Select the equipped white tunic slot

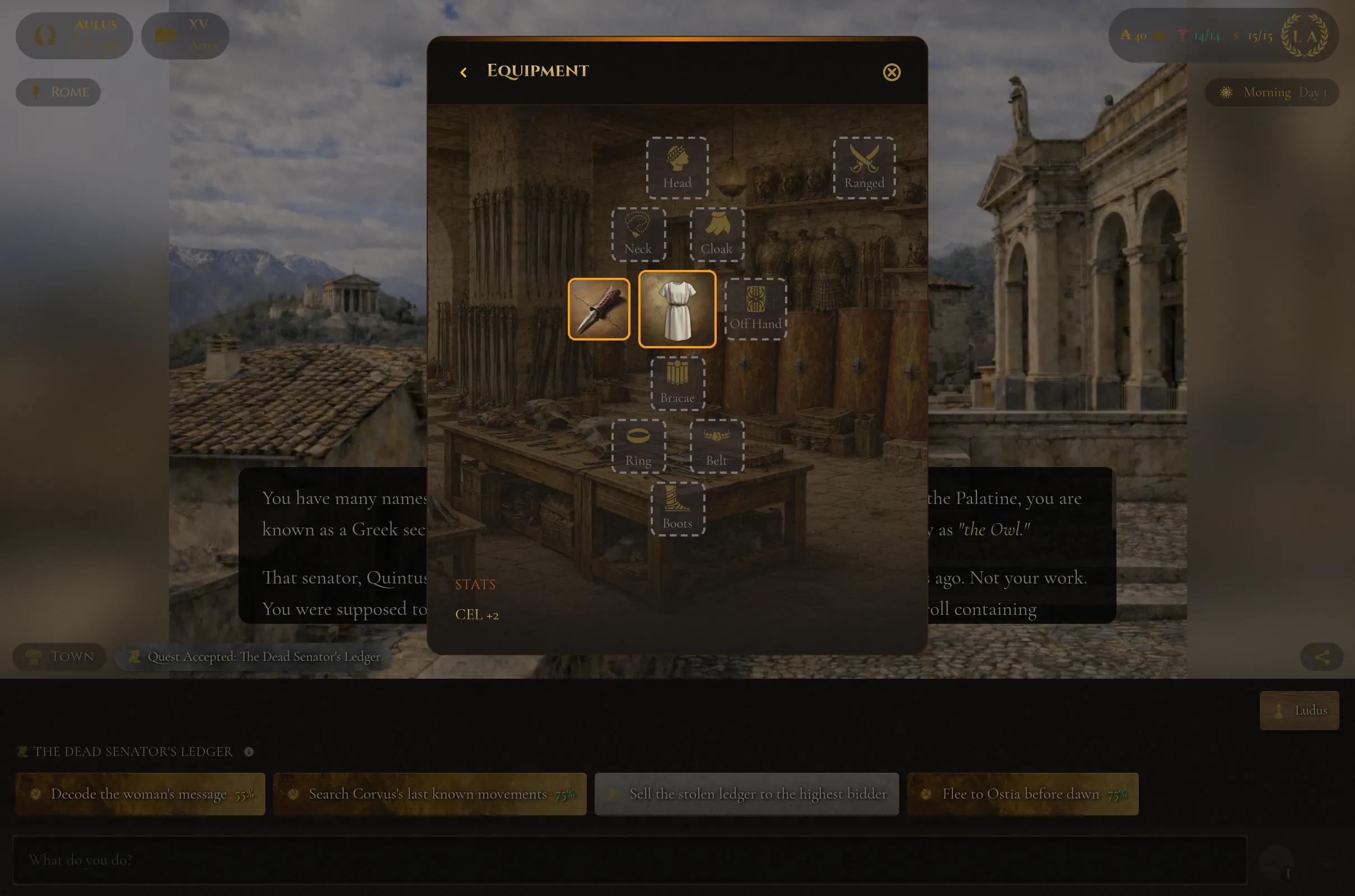[677, 309]
